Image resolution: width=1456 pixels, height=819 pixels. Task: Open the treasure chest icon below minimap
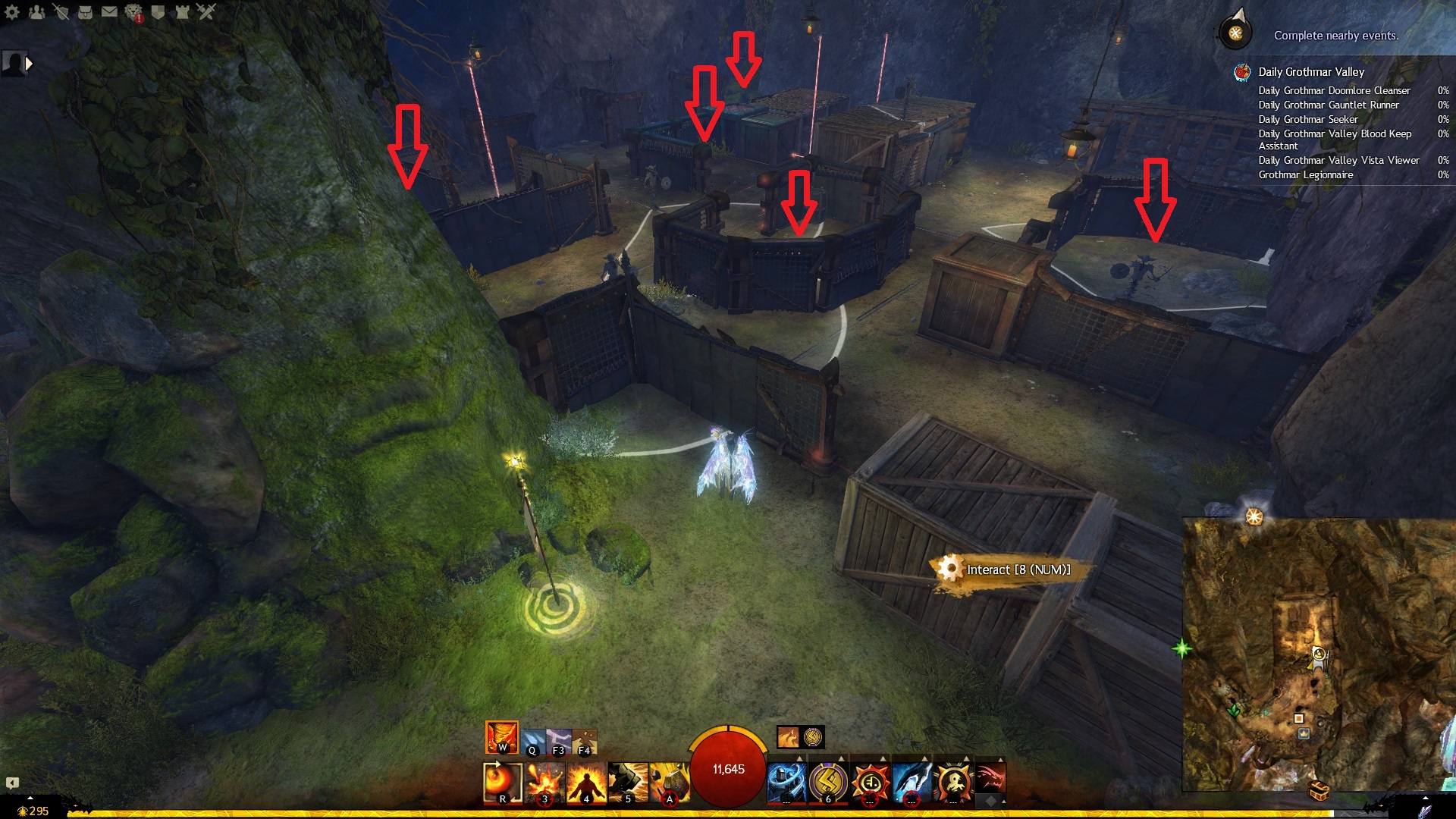pos(1319,791)
